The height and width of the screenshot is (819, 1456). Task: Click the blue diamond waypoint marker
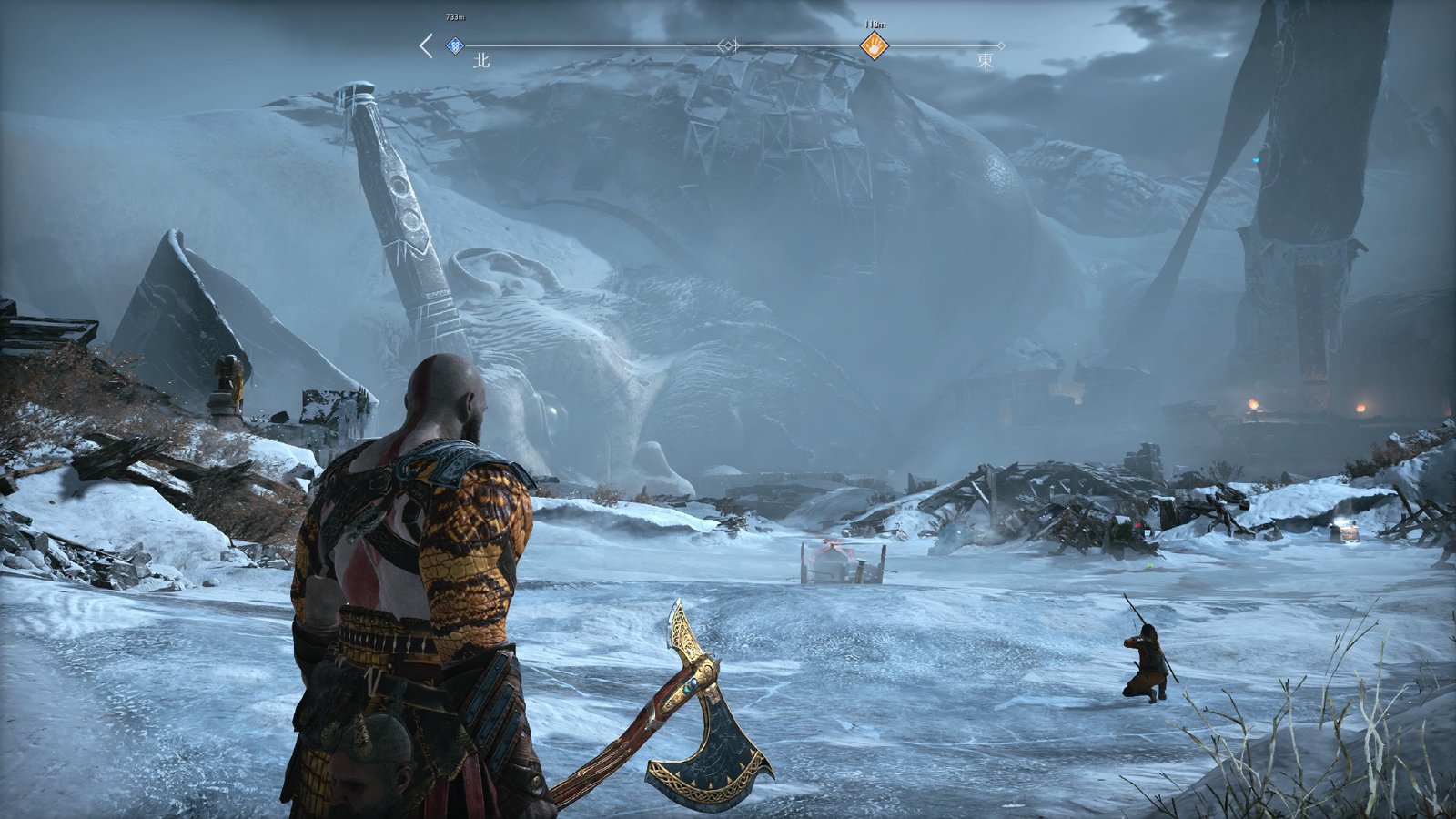point(455,45)
